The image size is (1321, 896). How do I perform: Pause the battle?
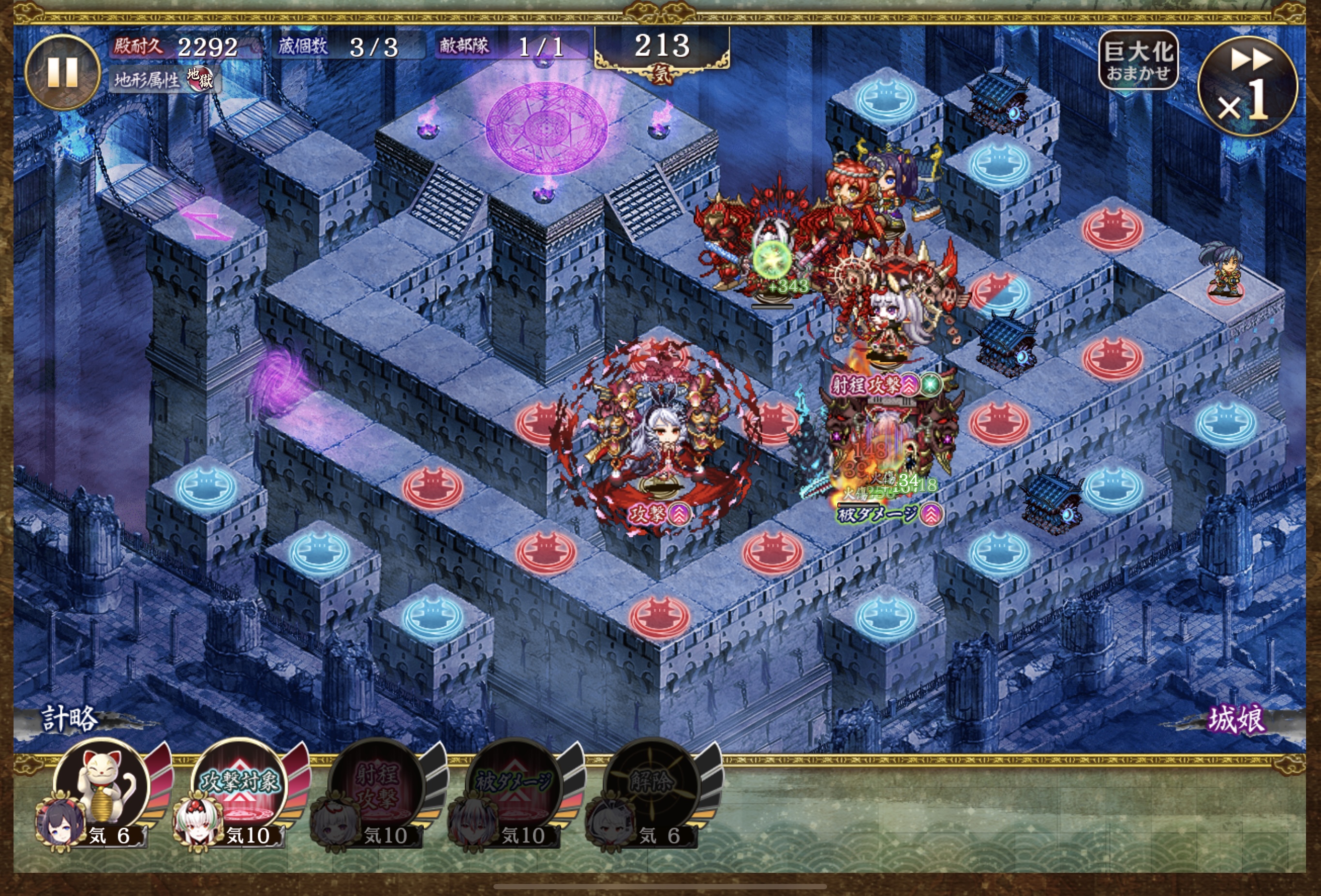(x=62, y=72)
